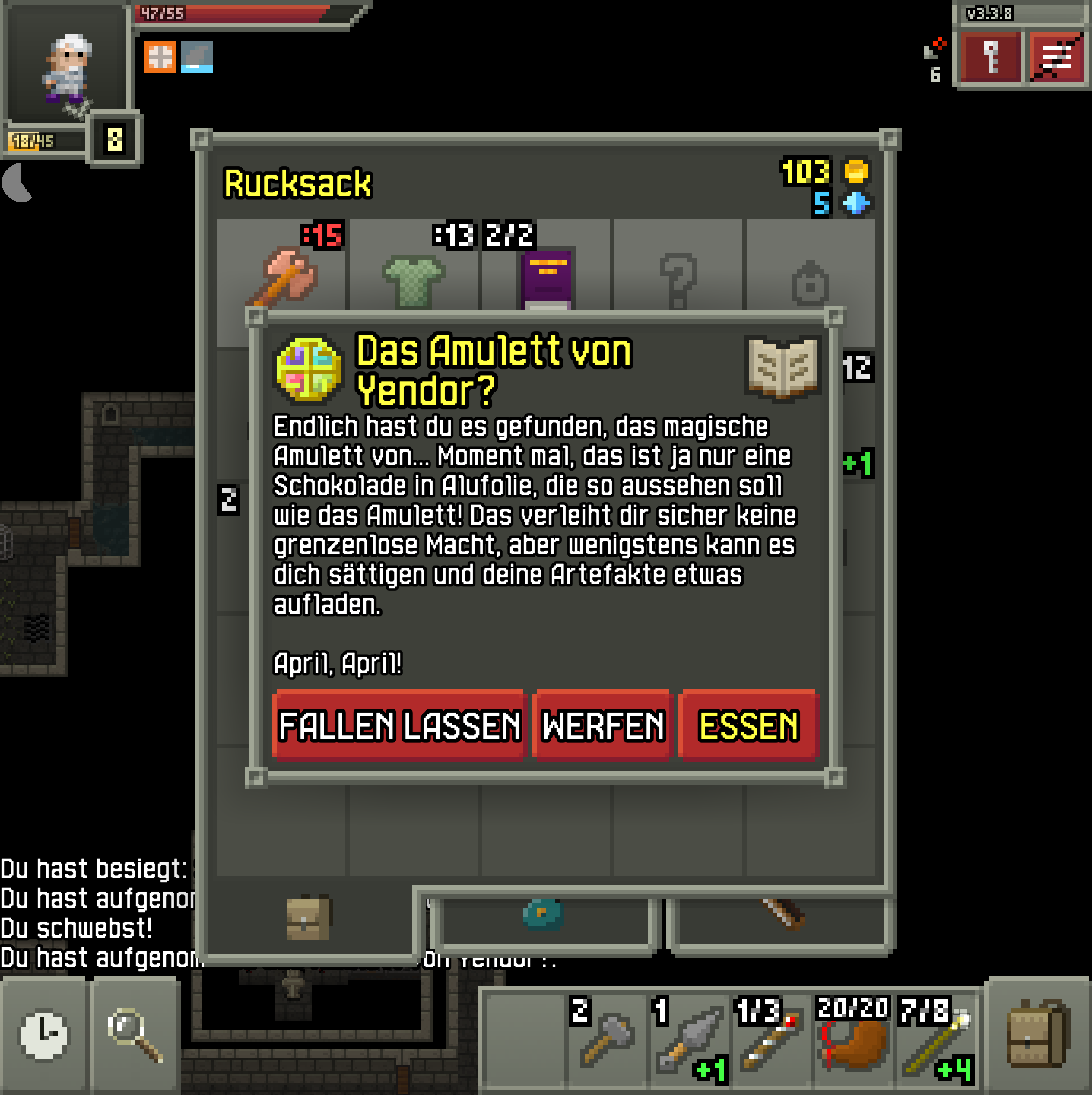Viewport: 1092px width, 1095px height.
Task: Switch to the main backpack bag tab
Action: click(x=308, y=918)
